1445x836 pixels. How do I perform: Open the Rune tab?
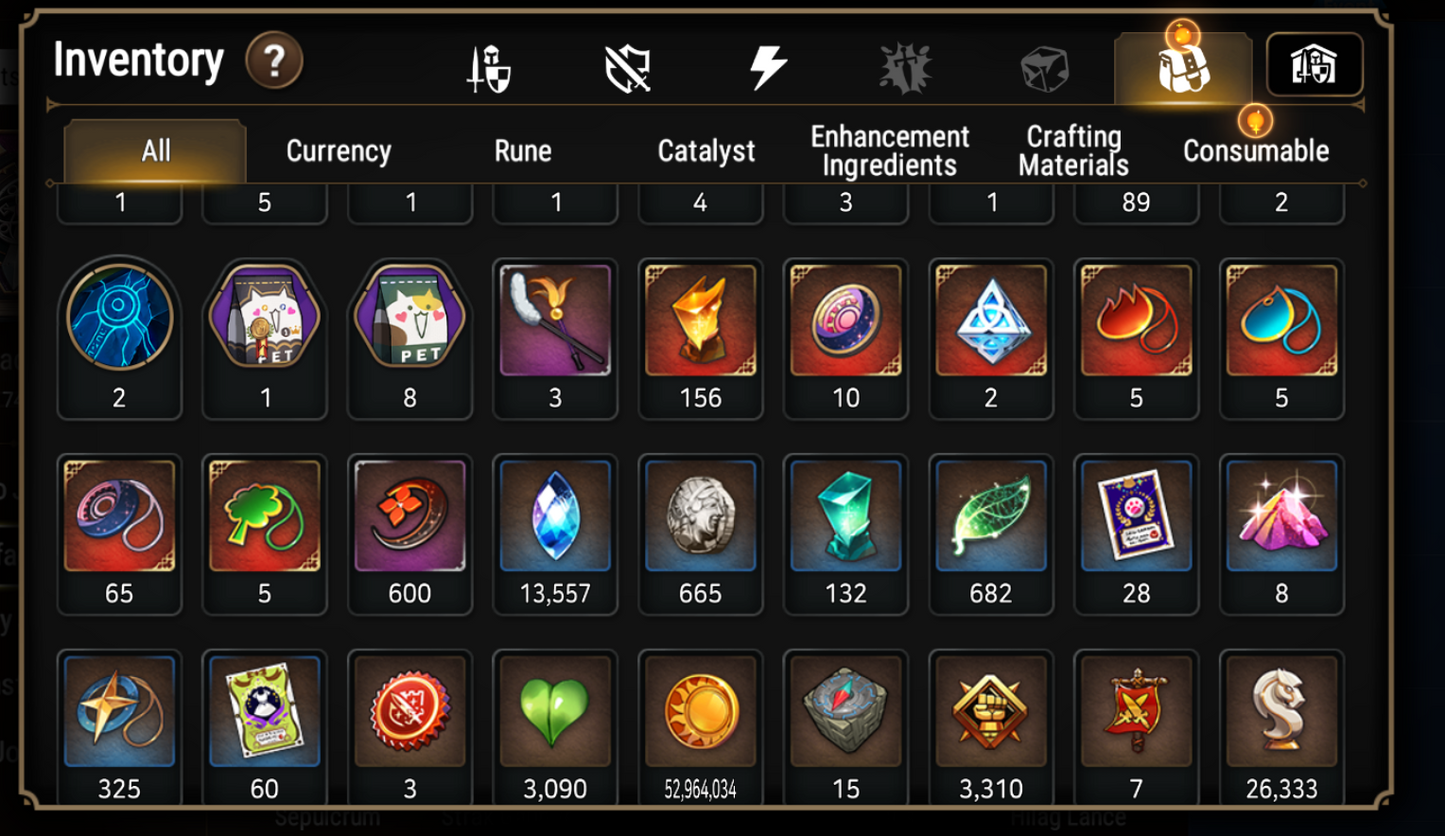tap(523, 151)
